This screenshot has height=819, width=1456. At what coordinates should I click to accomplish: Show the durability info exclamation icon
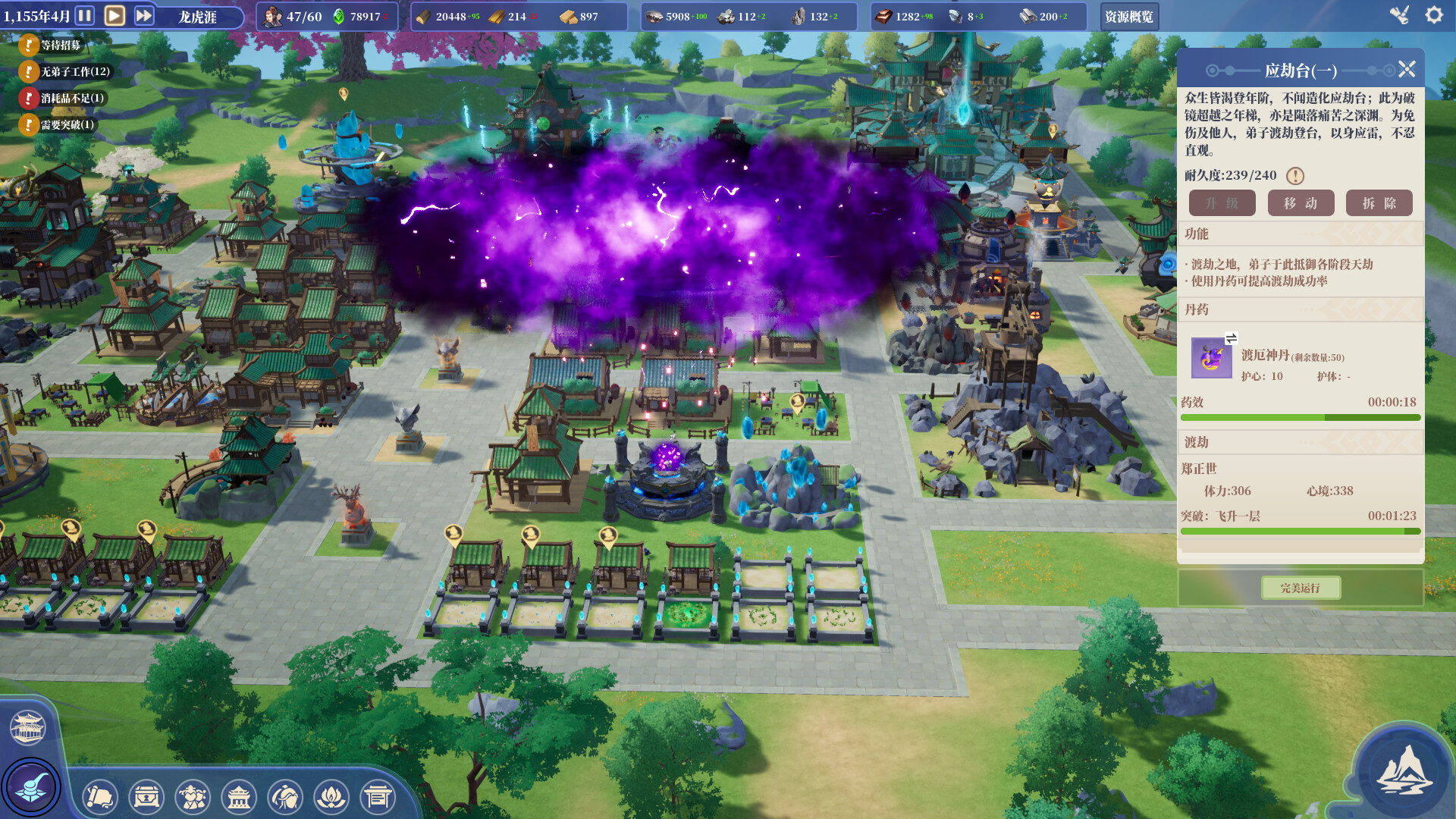click(x=1295, y=176)
